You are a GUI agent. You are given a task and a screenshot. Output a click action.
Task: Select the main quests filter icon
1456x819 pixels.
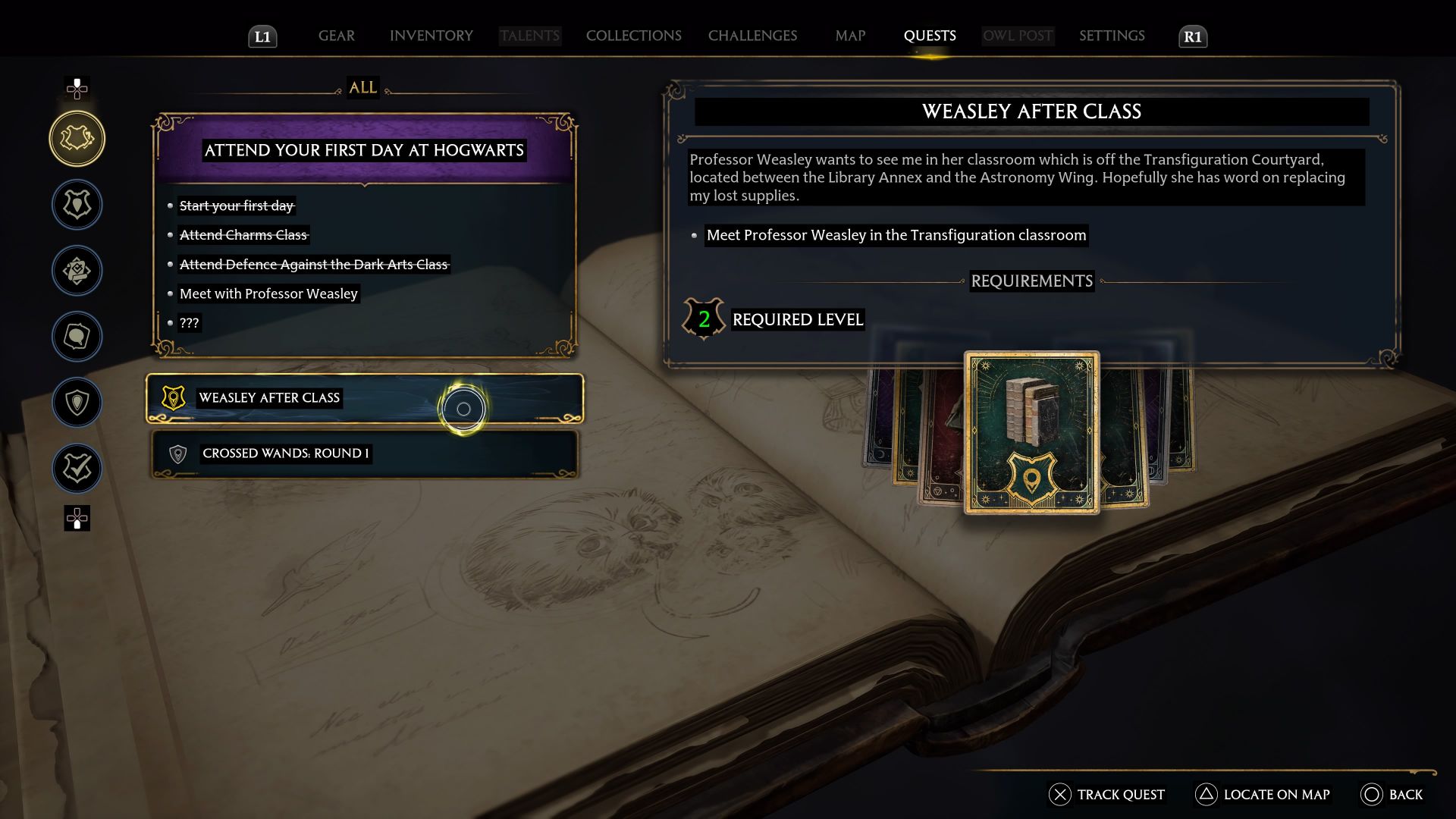click(77, 205)
